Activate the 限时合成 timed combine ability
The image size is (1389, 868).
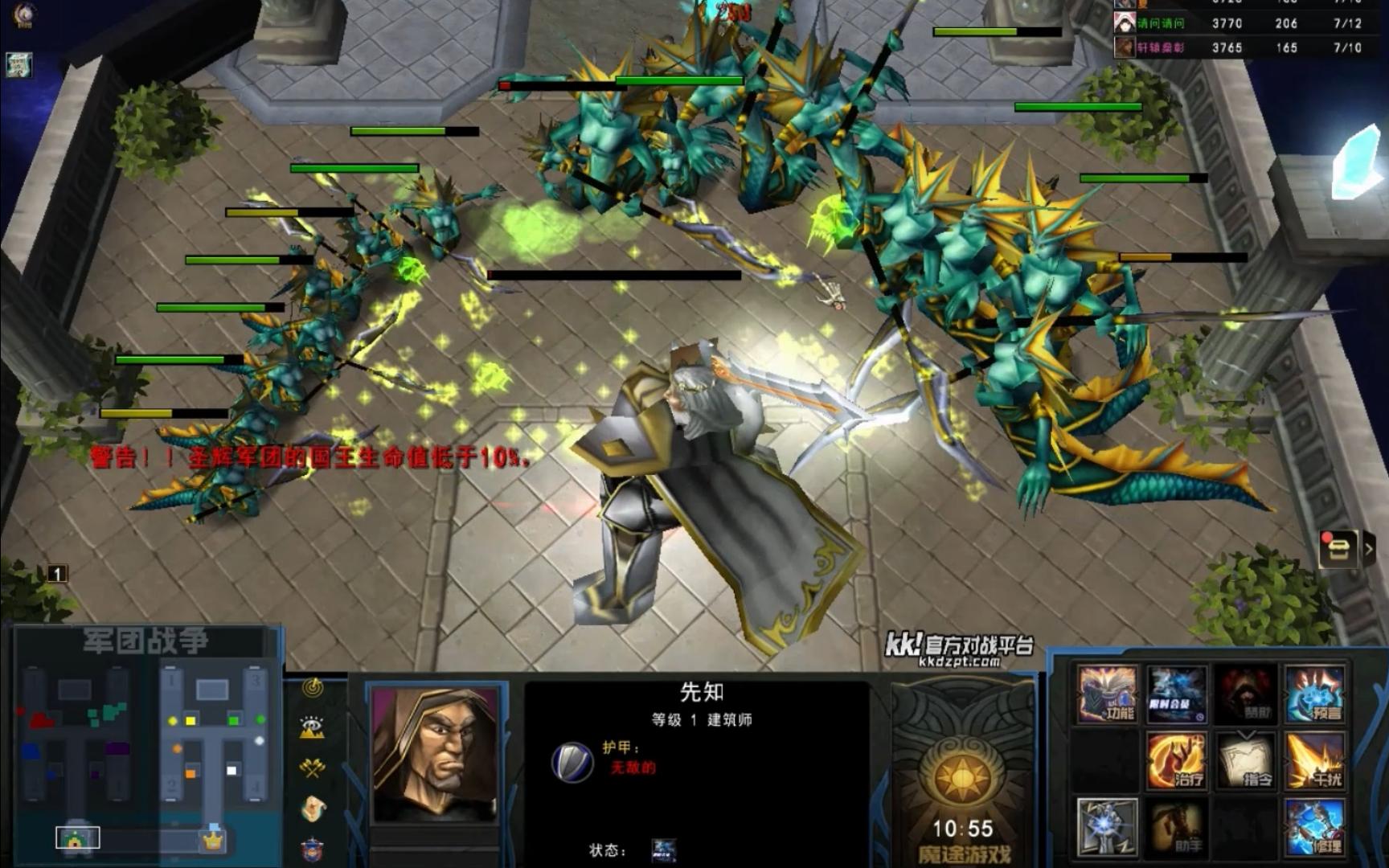(1176, 694)
